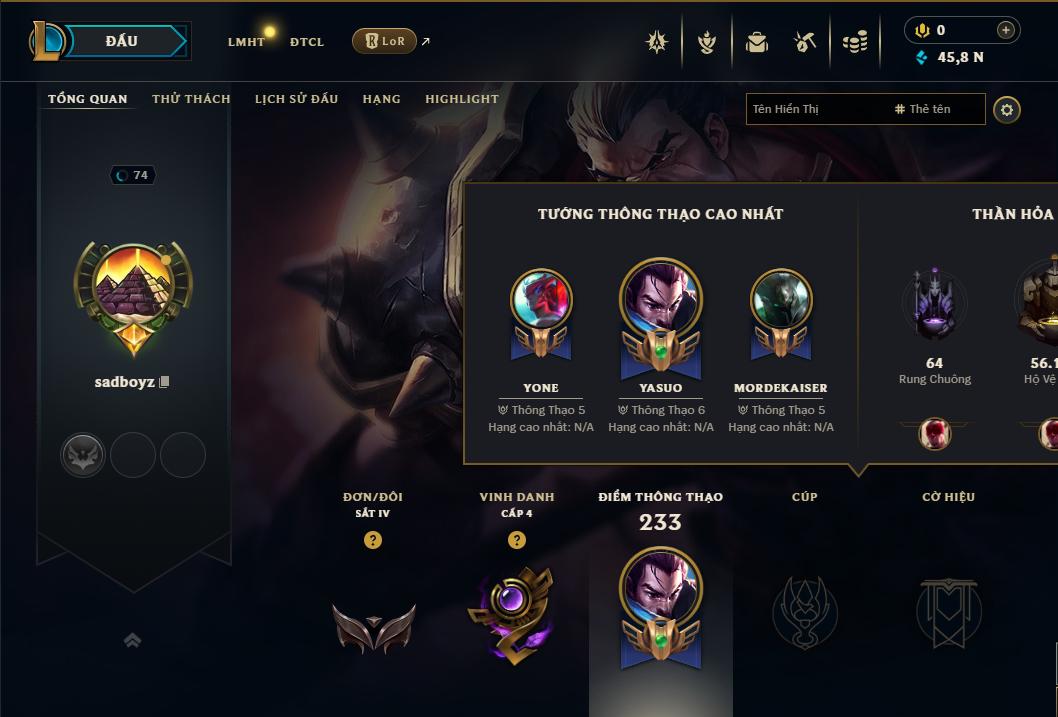Screen dimensions: 1058x717
Task: Open the gear settings button beside search
Action: tap(1007, 110)
